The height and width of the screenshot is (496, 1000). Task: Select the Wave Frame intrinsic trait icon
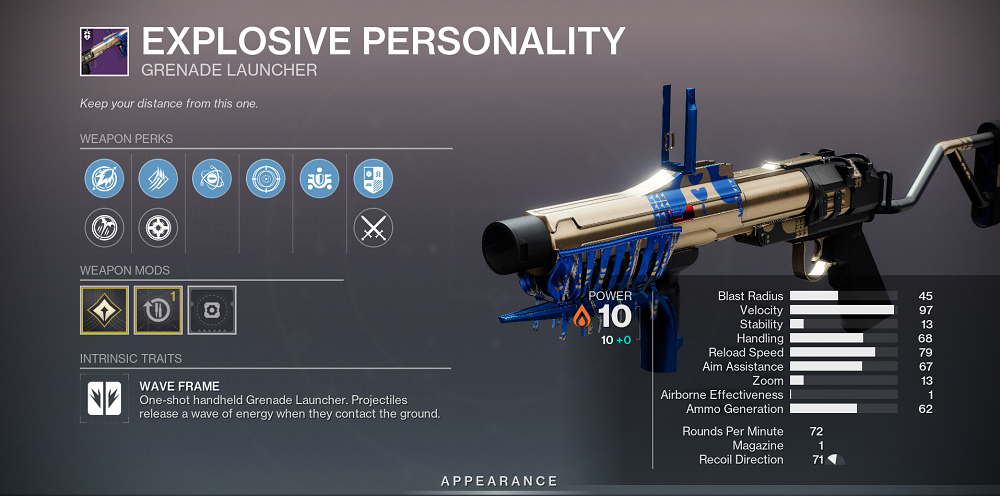103,397
